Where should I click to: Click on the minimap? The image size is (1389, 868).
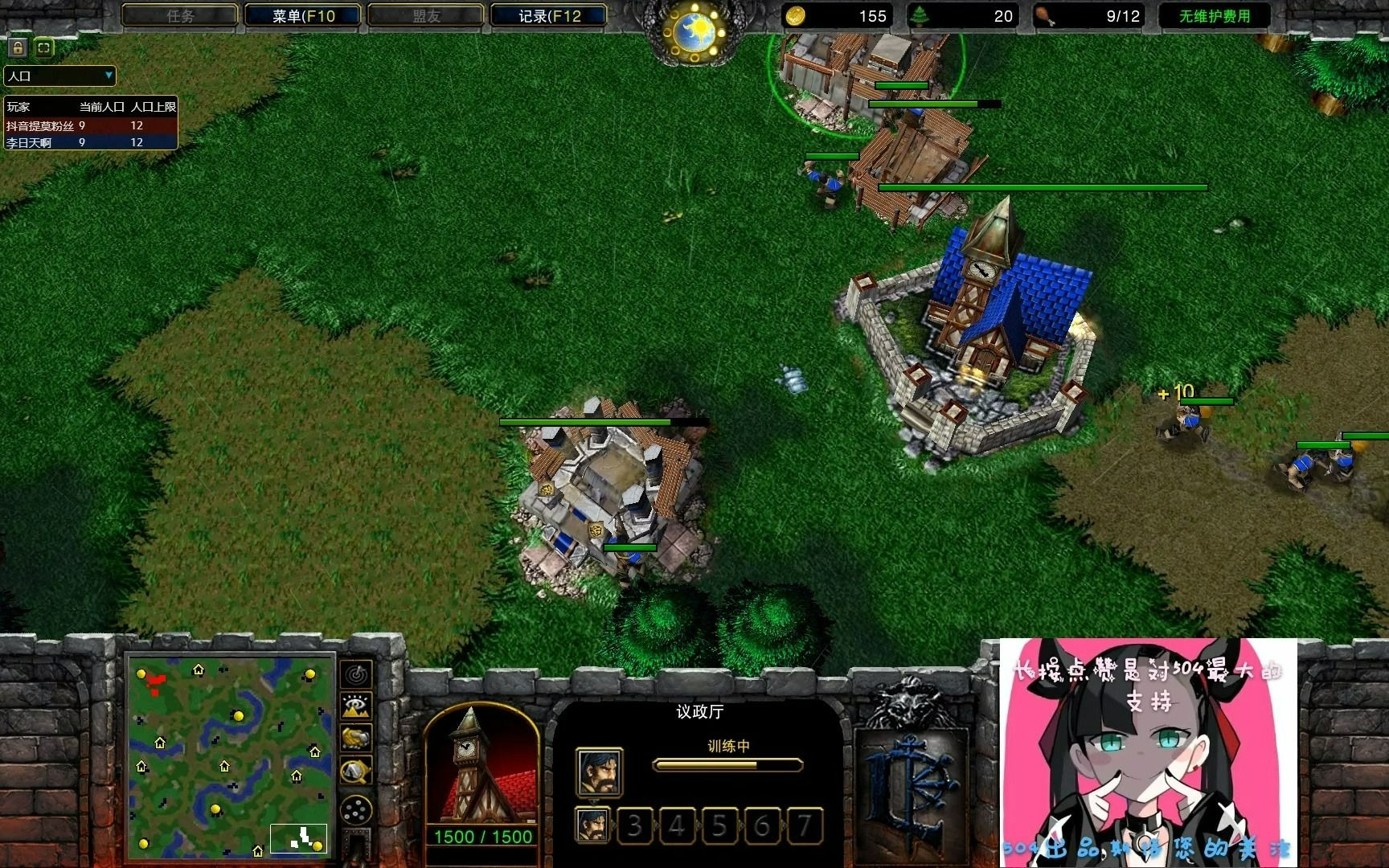(x=230, y=756)
